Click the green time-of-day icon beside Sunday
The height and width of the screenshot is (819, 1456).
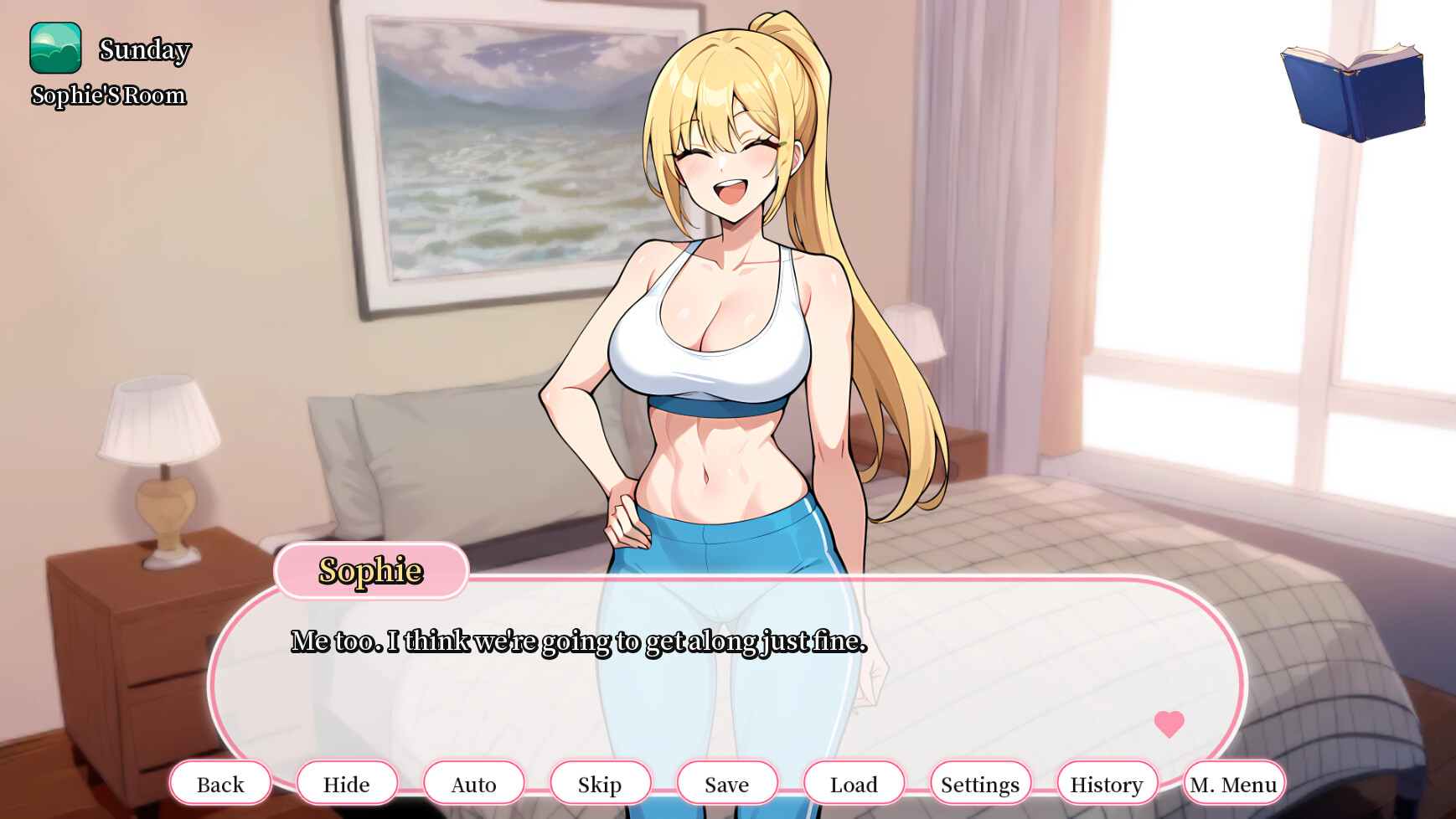tap(55, 49)
